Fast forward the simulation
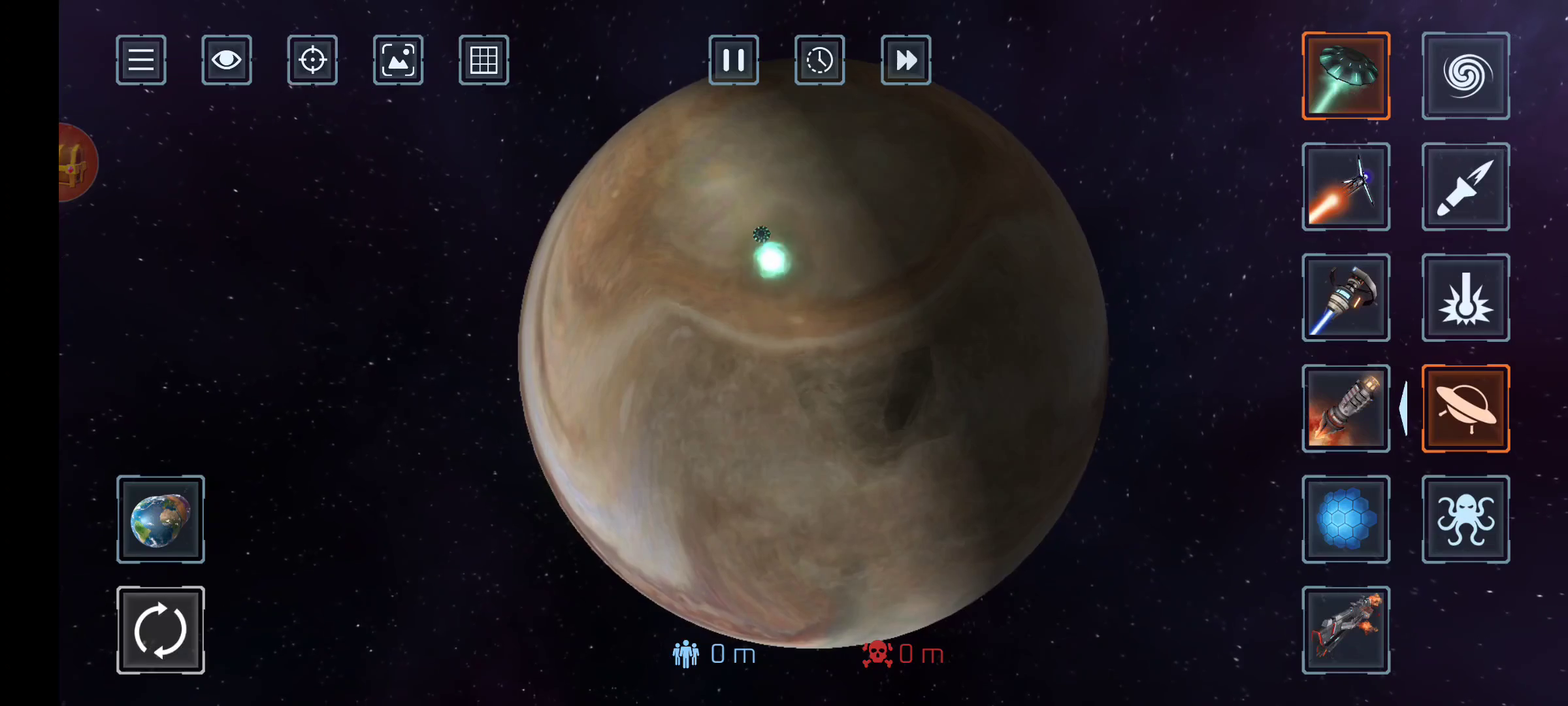Viewport: 1568px width, 706px height. point(906,60)
